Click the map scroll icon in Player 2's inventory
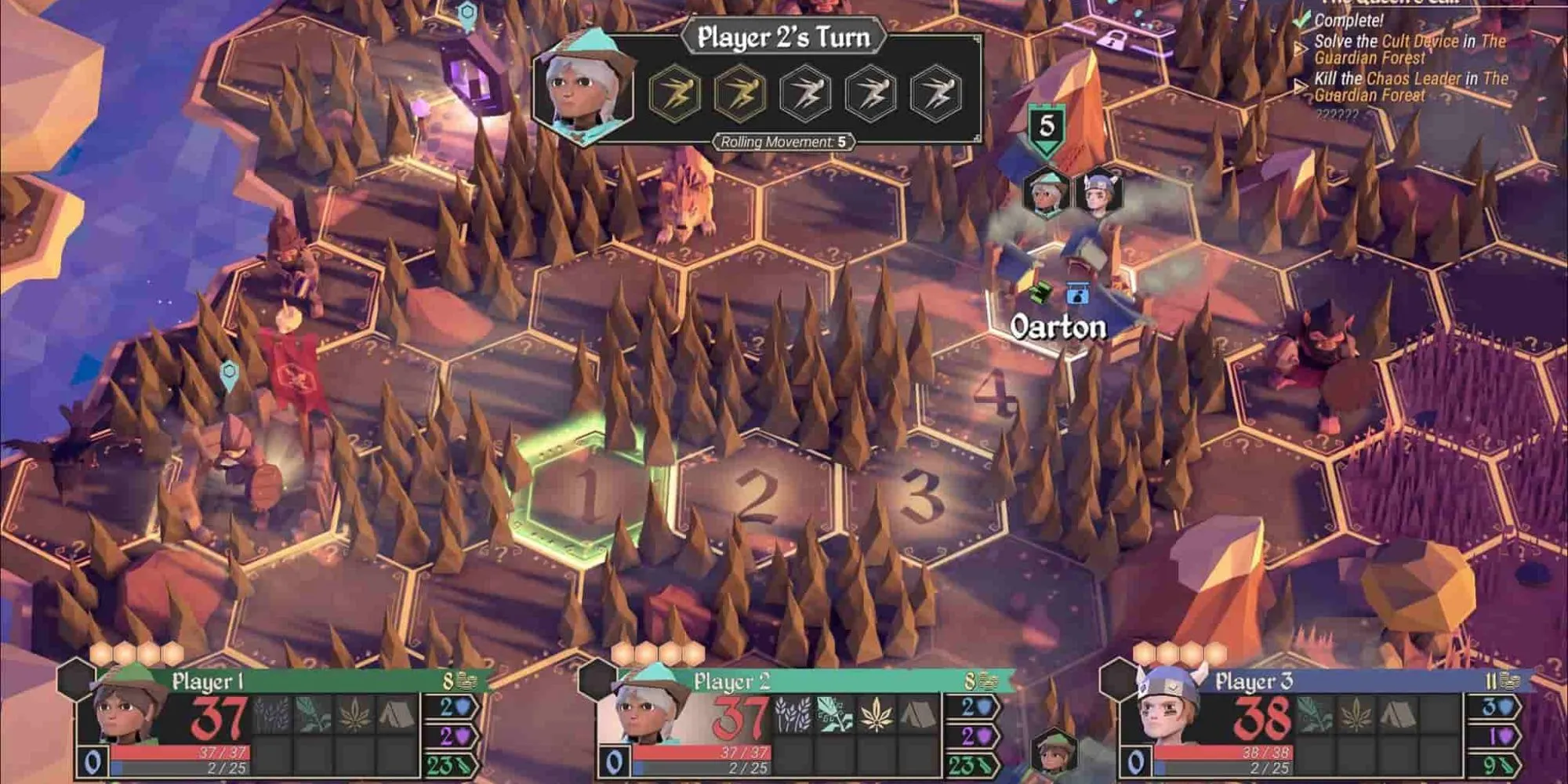This screenshot has height=784, width=1568. point(833,715)
